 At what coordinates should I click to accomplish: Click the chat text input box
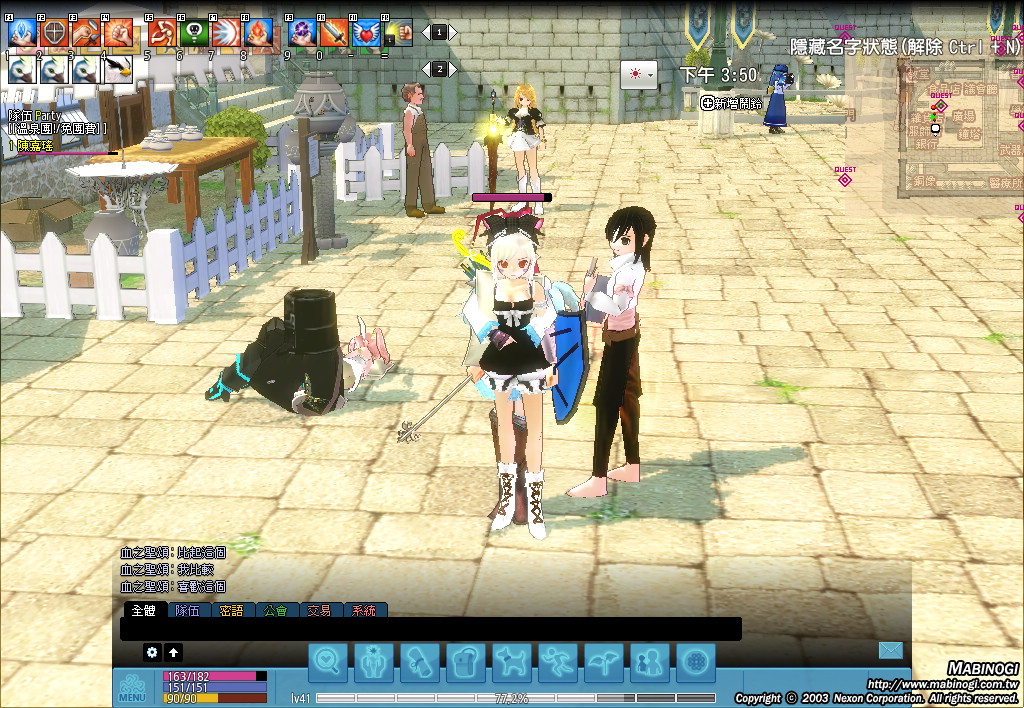(430, 629)
